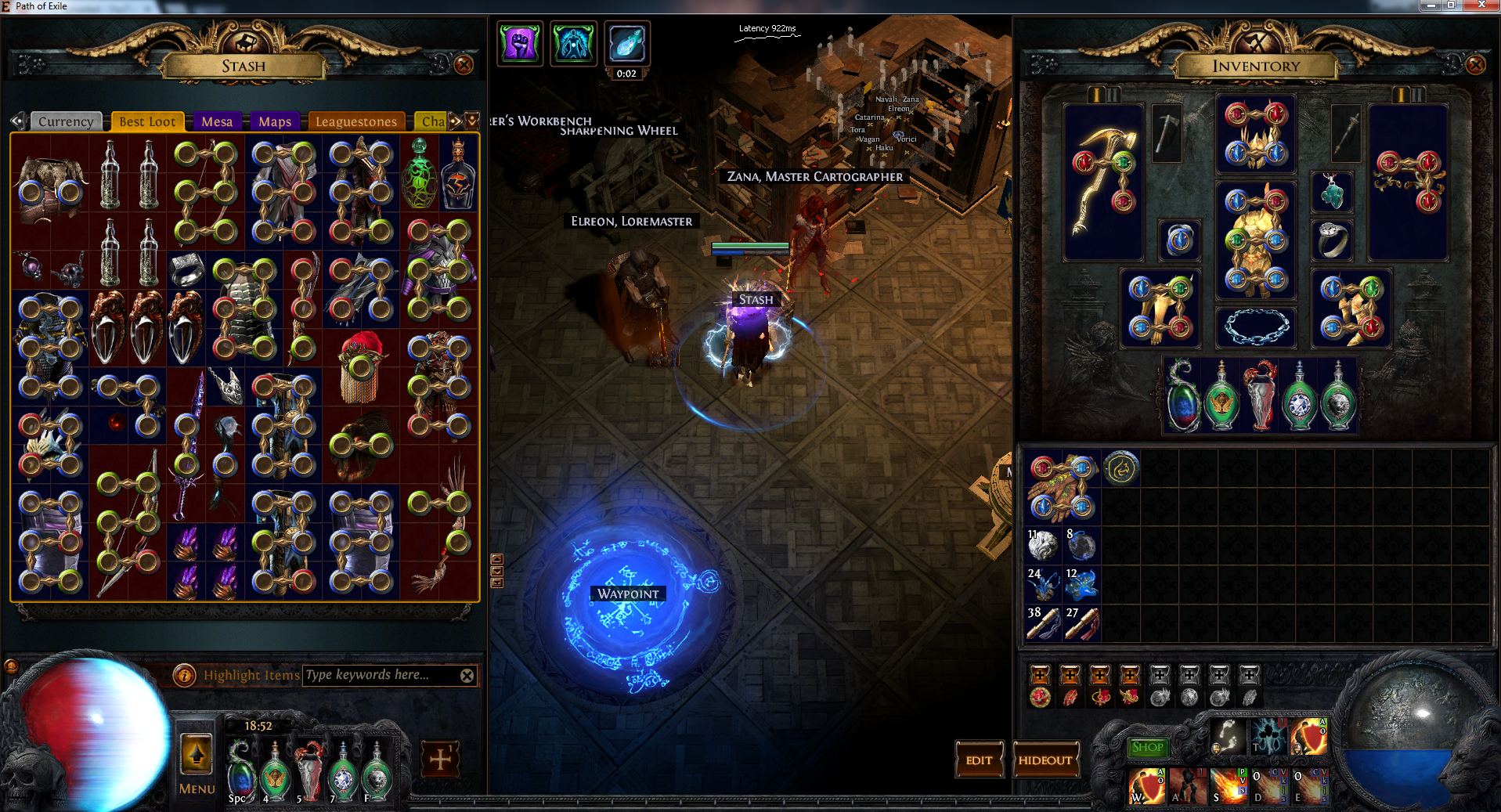Switch to the Leaguestones tab

[356, 121]
